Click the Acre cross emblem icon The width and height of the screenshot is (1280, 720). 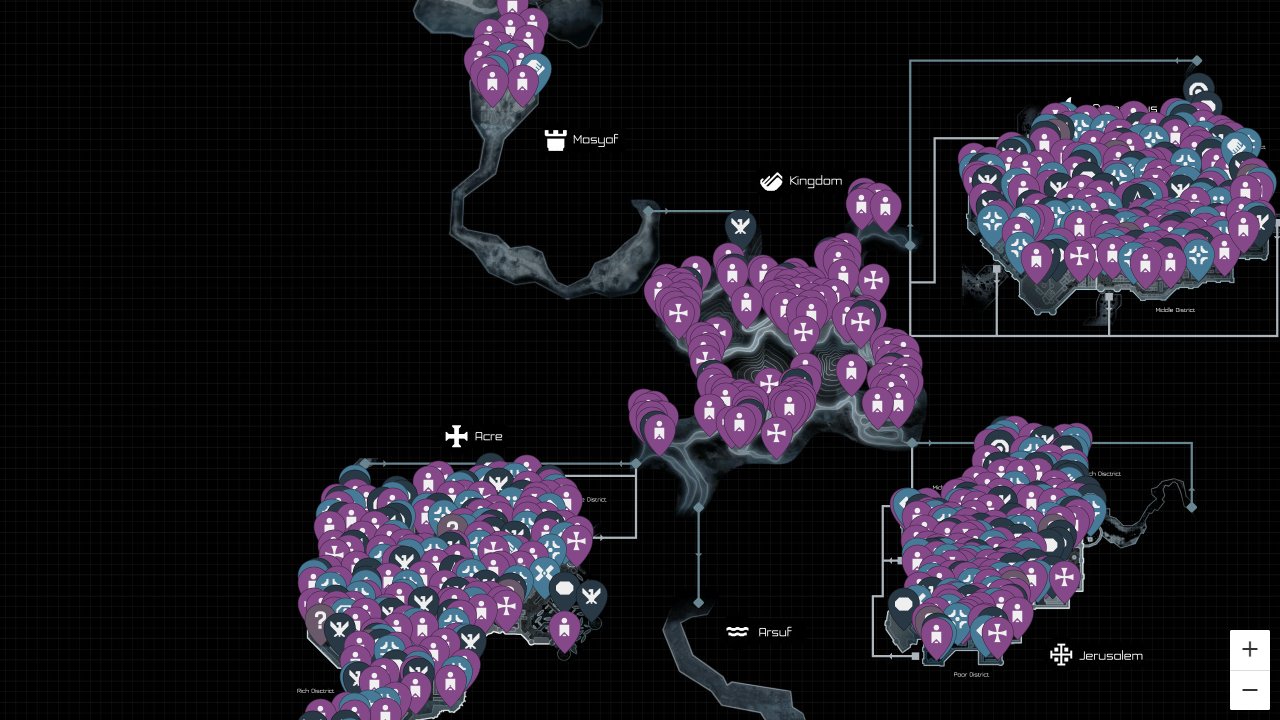(x=456, y=435)
